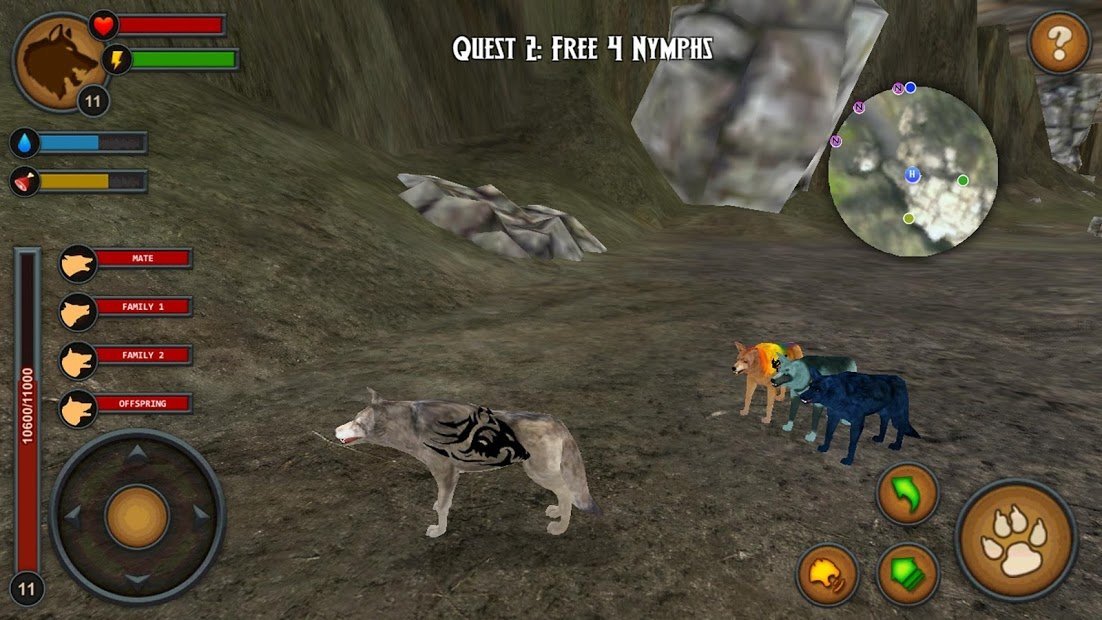The width and height of the screenshot is (1102, 620).
Task: Select the Mate pack member
Action: (x=125, y=260)
